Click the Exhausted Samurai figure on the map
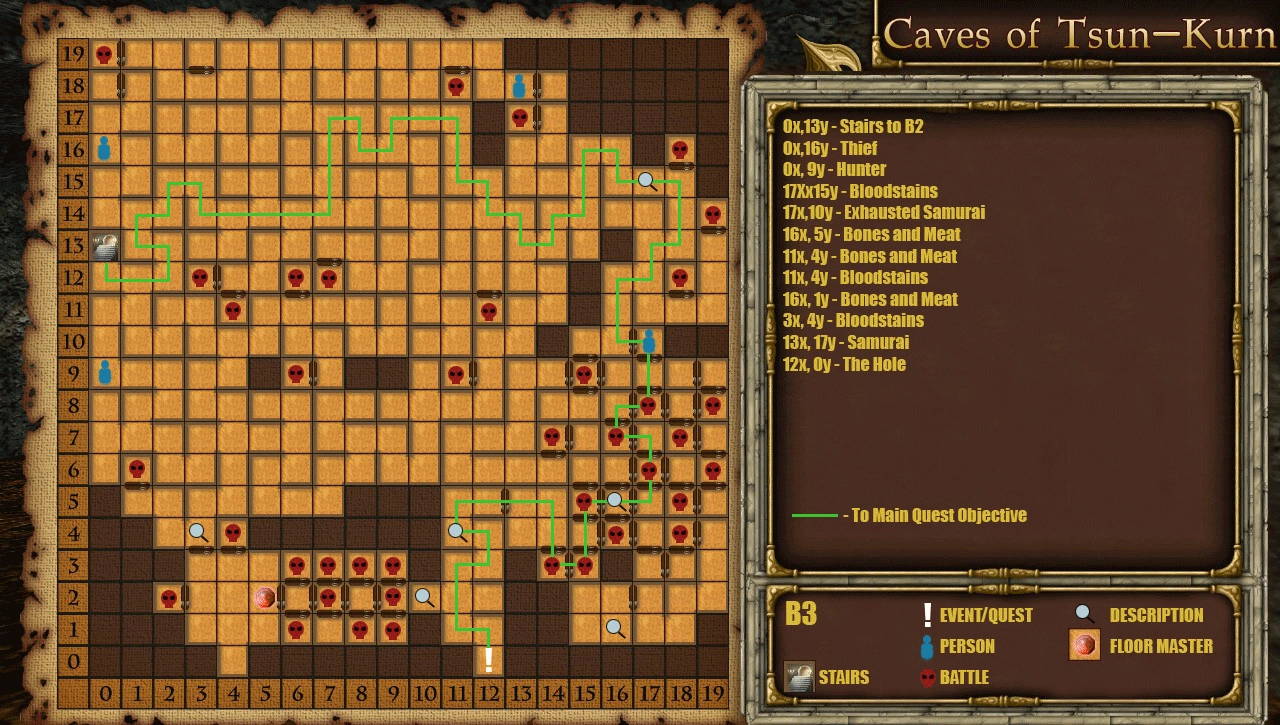1280x725 pixels. coord(648,340)
